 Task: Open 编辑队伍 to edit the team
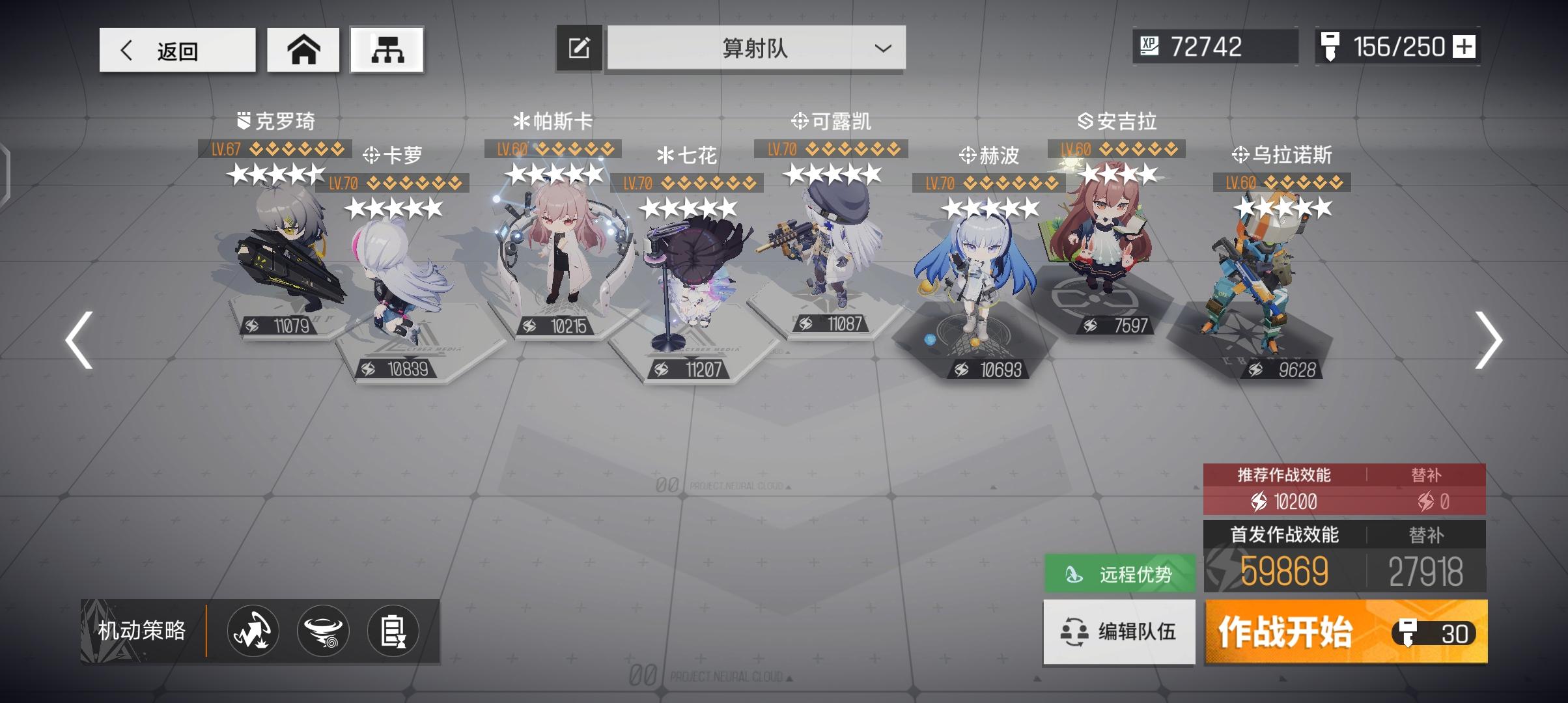[x=1119, y=631]
